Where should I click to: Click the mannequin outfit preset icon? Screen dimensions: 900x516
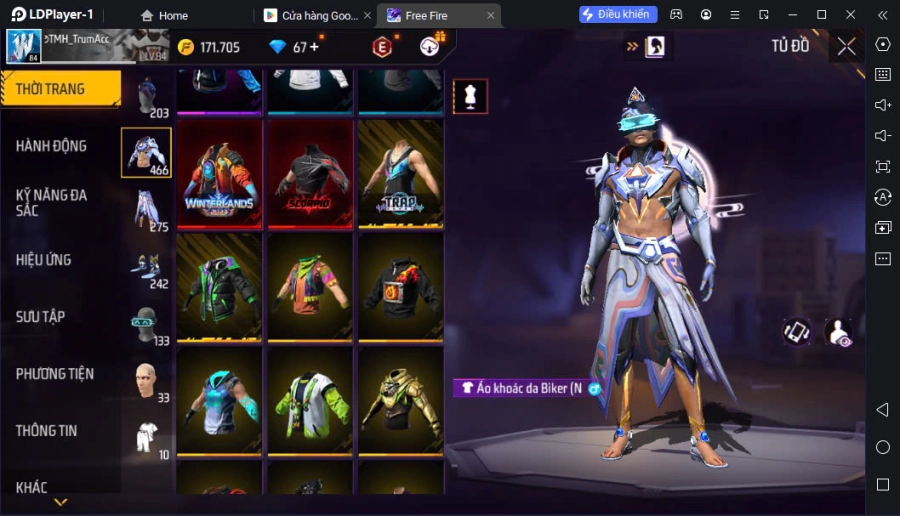(470, 96)
